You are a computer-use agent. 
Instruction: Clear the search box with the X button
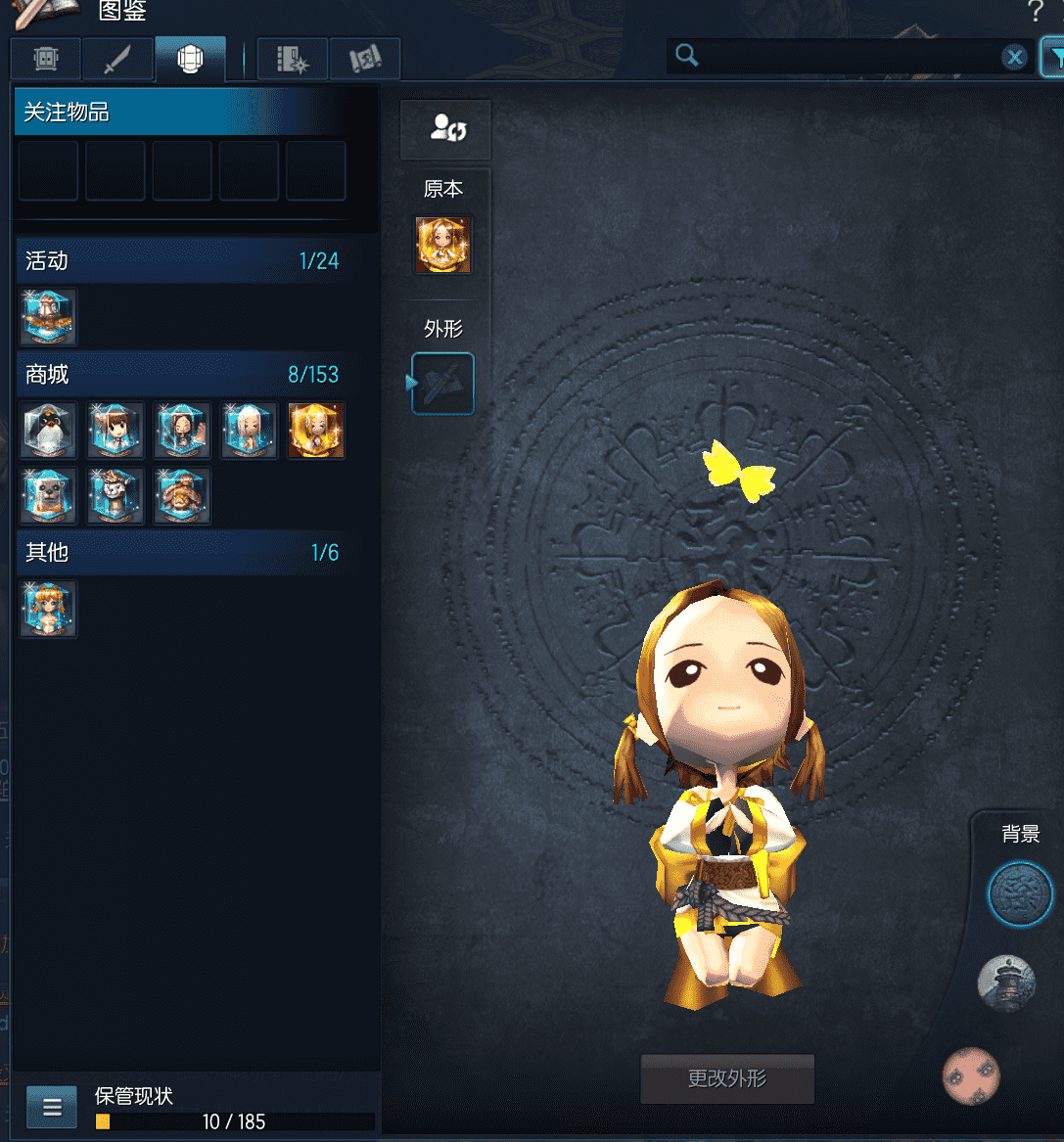[1015, 58]
